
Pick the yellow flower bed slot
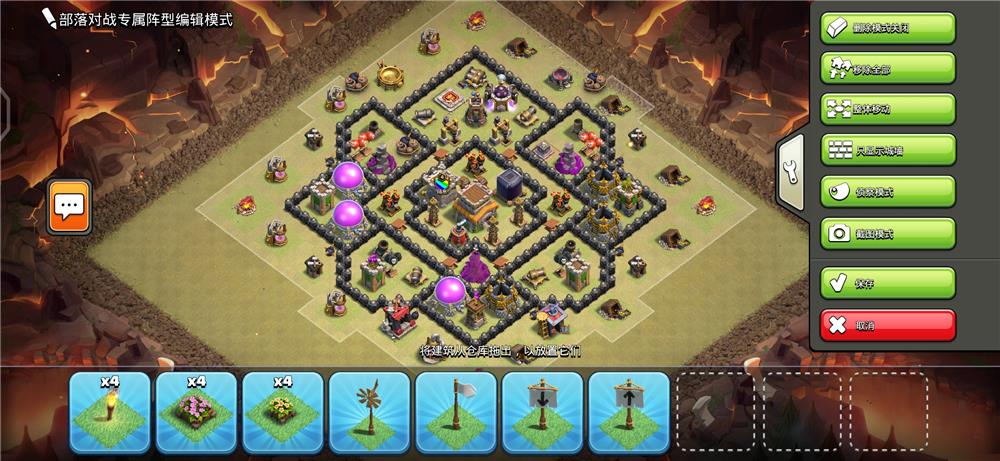(283, 412)
